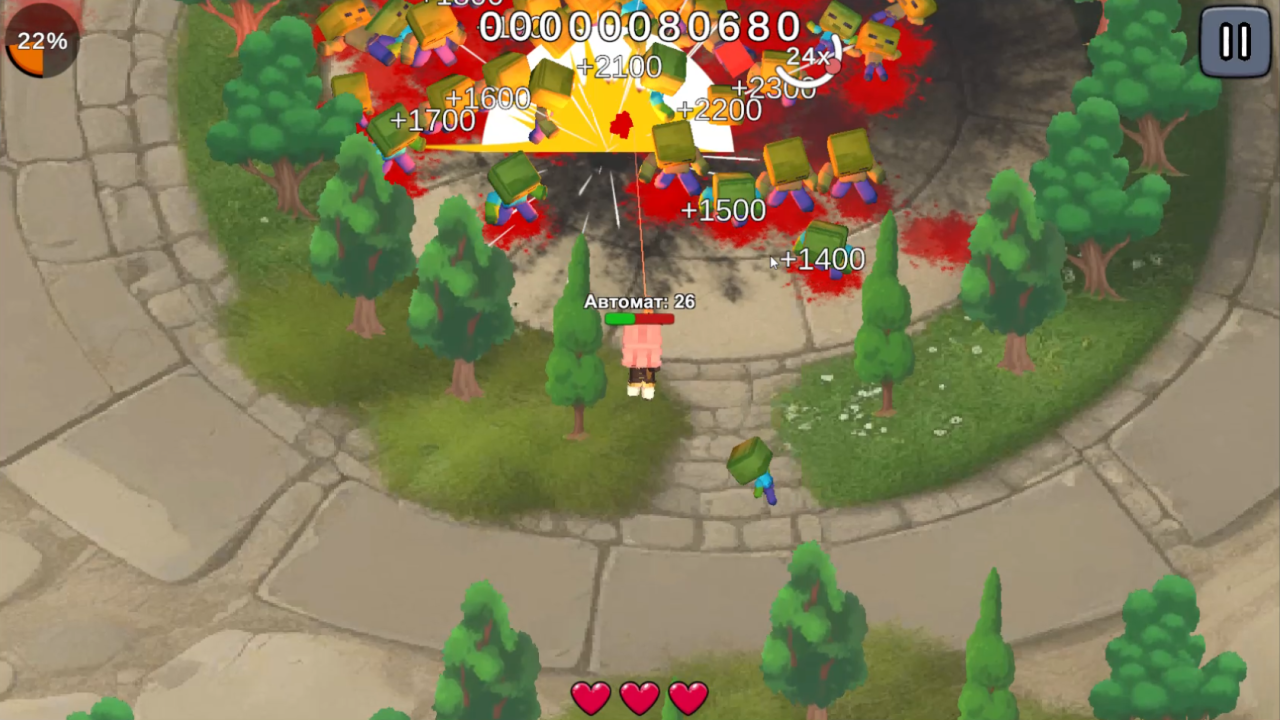
Task: Click the rightmost heart icon
Action: pos(686,697)
